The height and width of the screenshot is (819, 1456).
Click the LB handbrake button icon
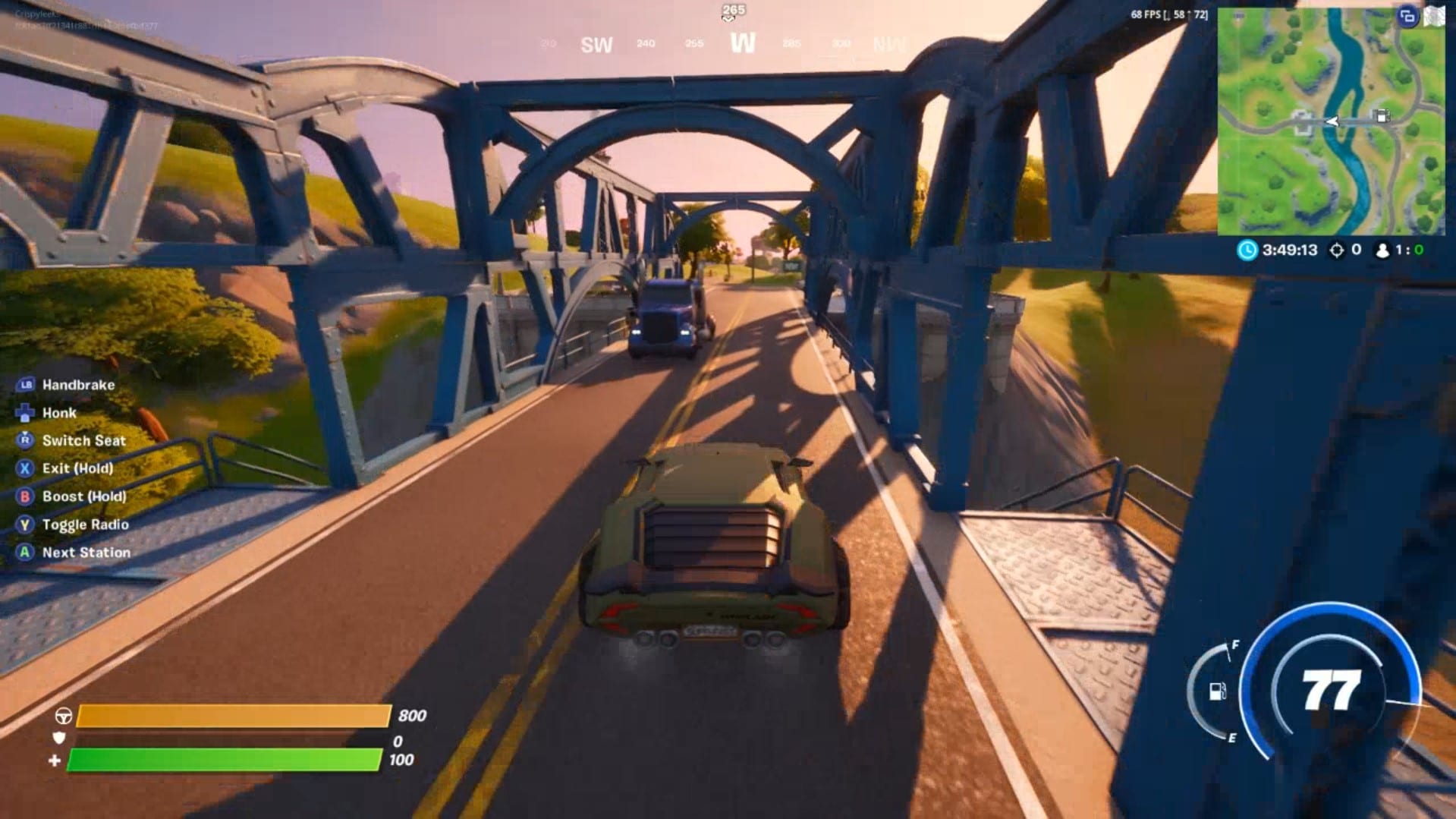click(x=24, y=385)
